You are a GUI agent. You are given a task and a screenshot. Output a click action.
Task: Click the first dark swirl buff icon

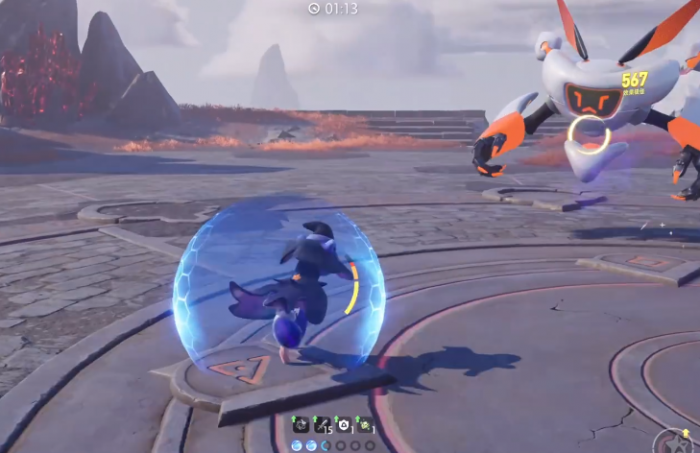point(300,424)
